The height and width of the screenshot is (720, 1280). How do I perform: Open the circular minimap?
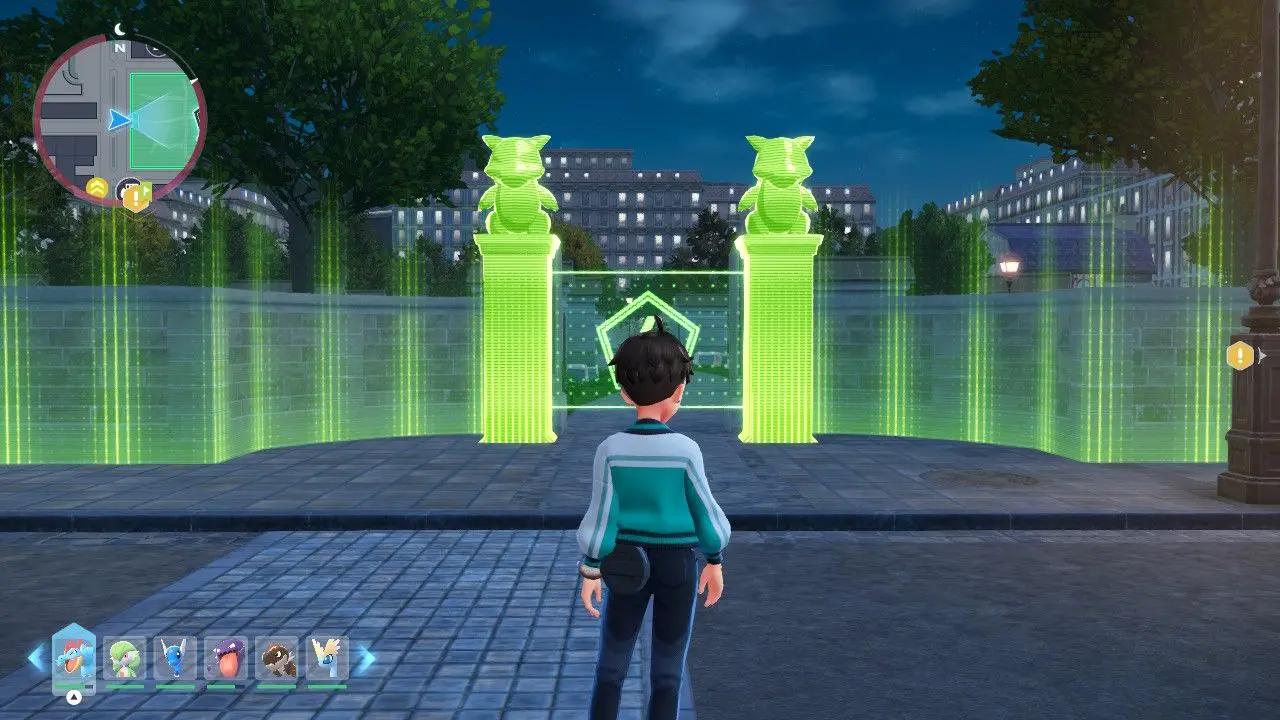120,120
